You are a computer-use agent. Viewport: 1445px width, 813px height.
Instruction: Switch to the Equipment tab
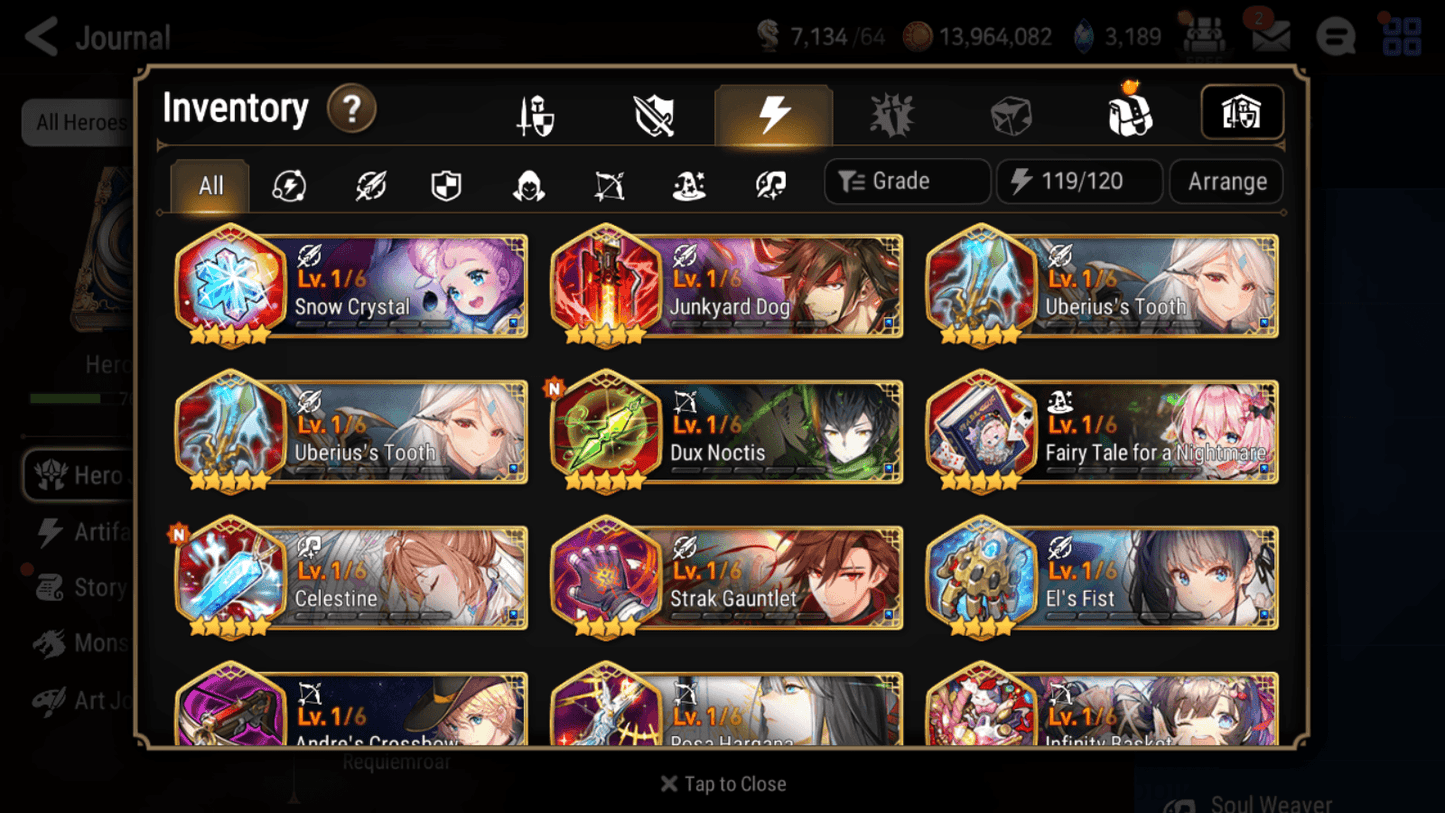[x=534, y=113]
